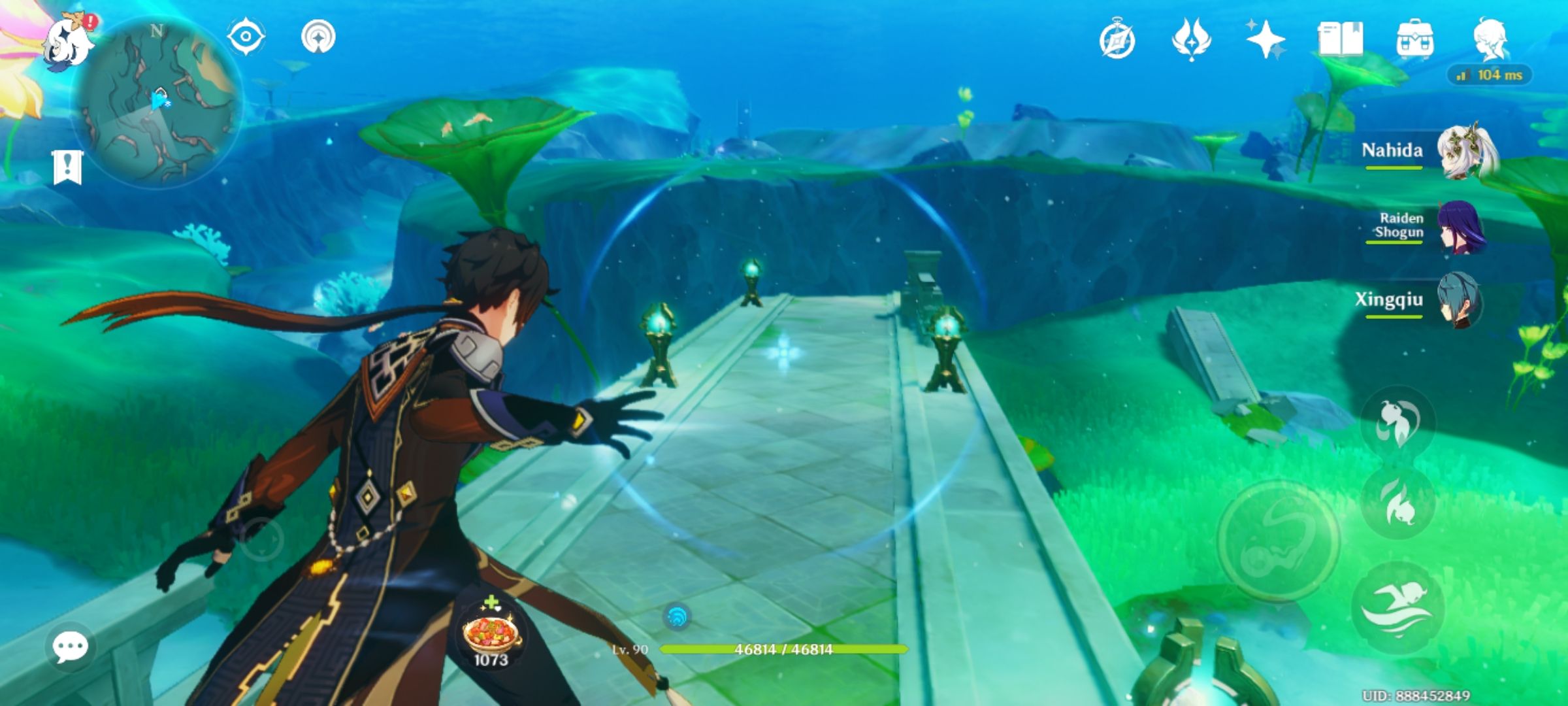
Task: Toggle quest navigation with the eye icon
Action: [x=247, y=38]
